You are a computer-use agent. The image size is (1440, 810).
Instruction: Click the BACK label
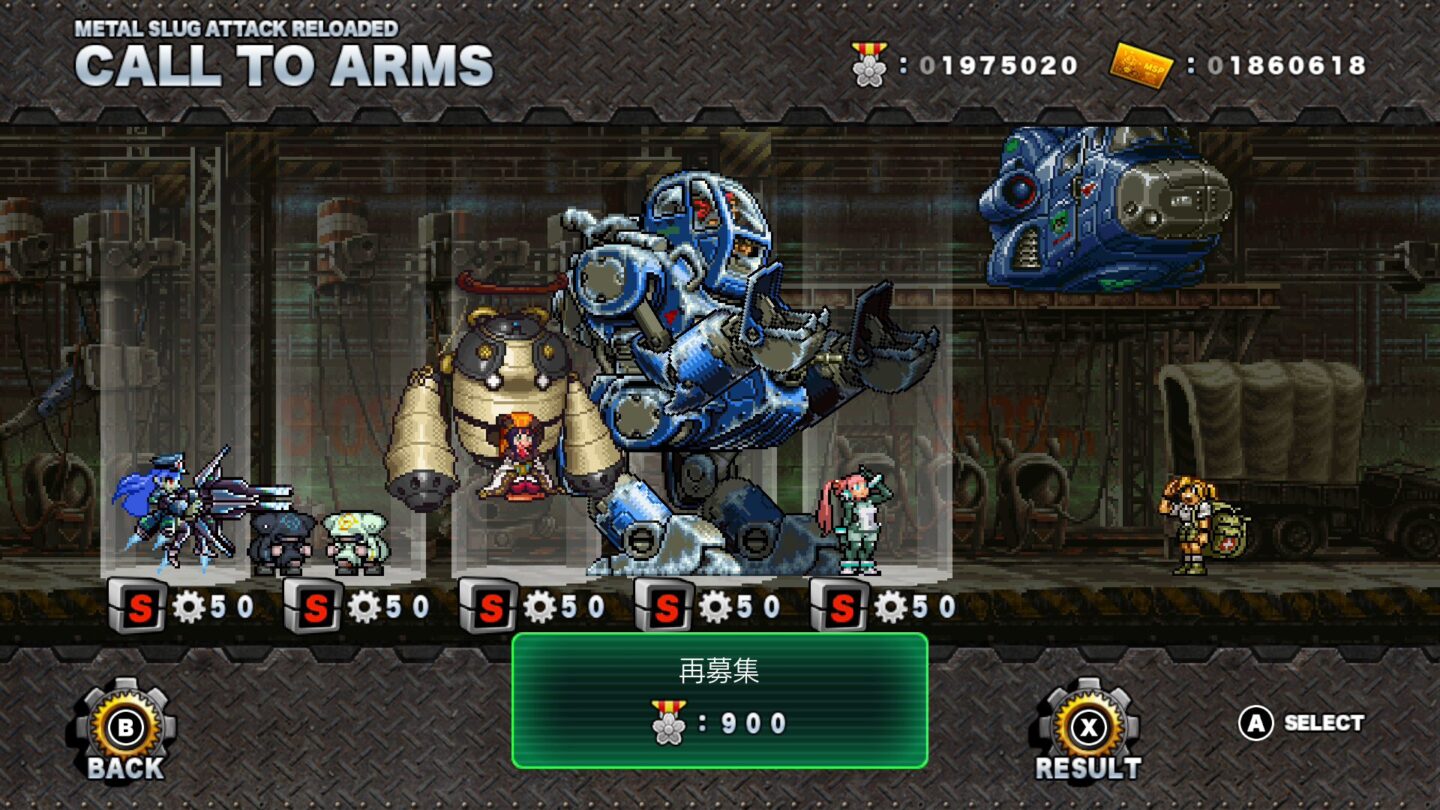(x=123, y=771)
